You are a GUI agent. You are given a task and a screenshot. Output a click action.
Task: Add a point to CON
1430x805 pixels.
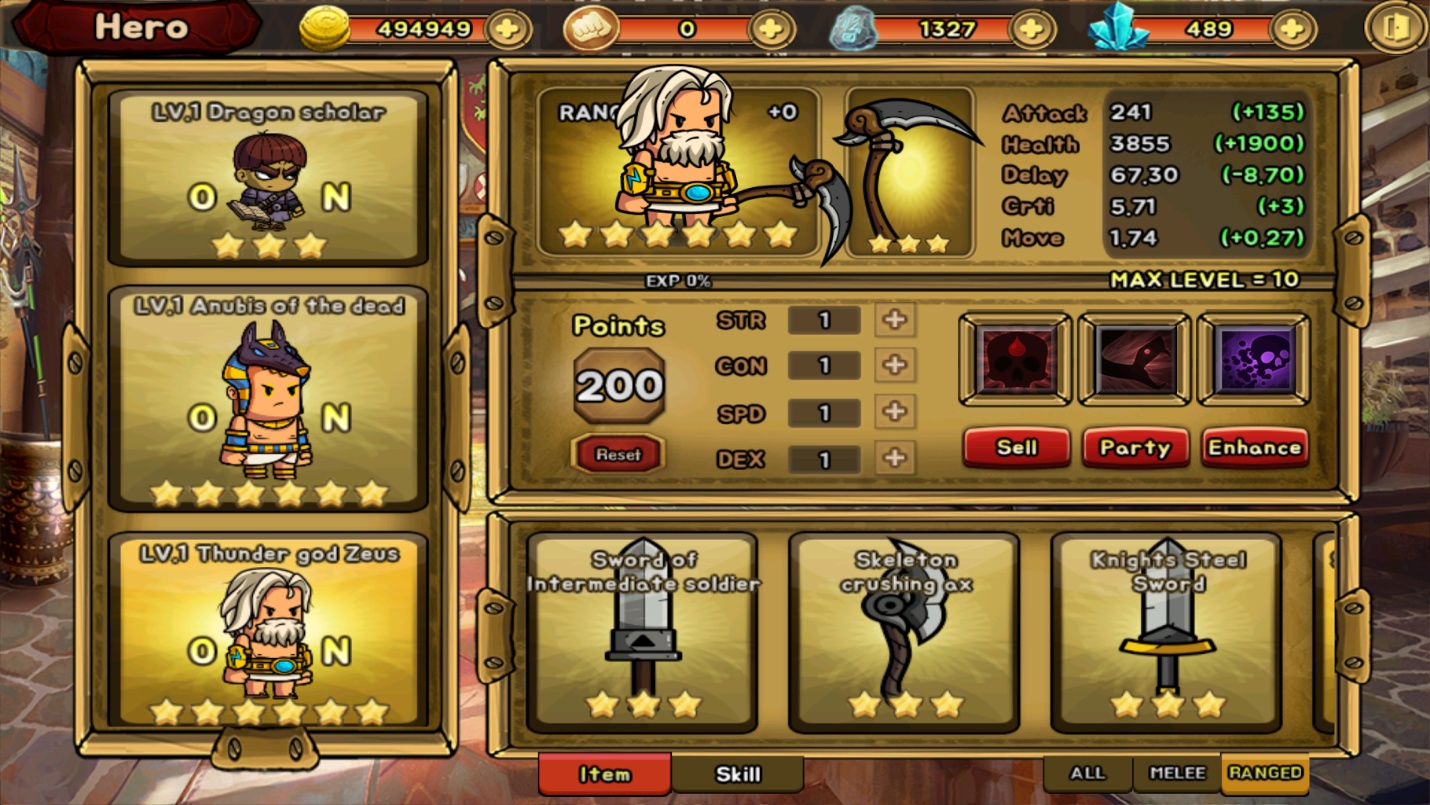click(x=895, y=365)
